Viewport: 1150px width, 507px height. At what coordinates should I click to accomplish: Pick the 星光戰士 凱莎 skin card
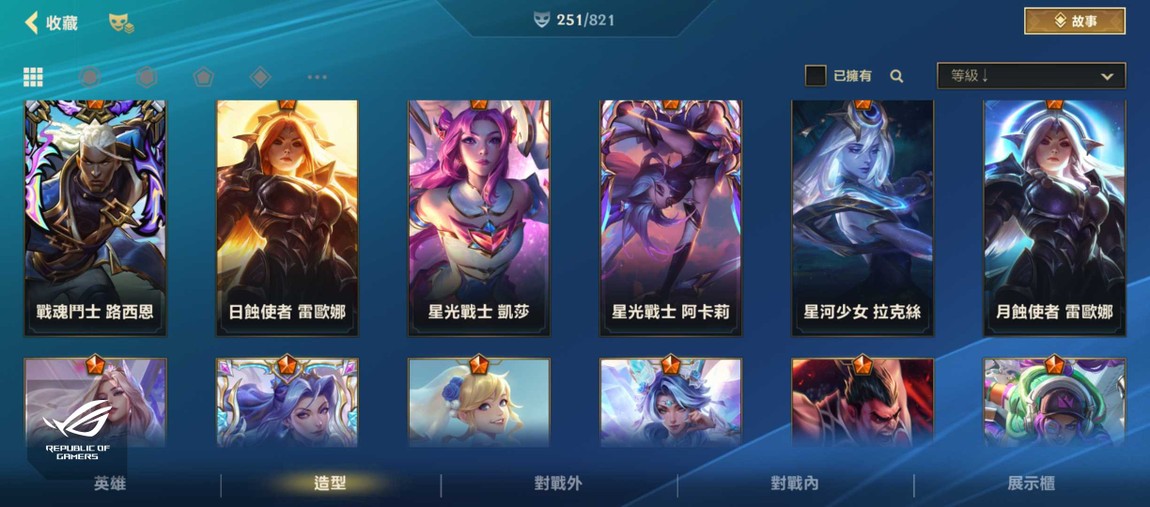point(479,217)
